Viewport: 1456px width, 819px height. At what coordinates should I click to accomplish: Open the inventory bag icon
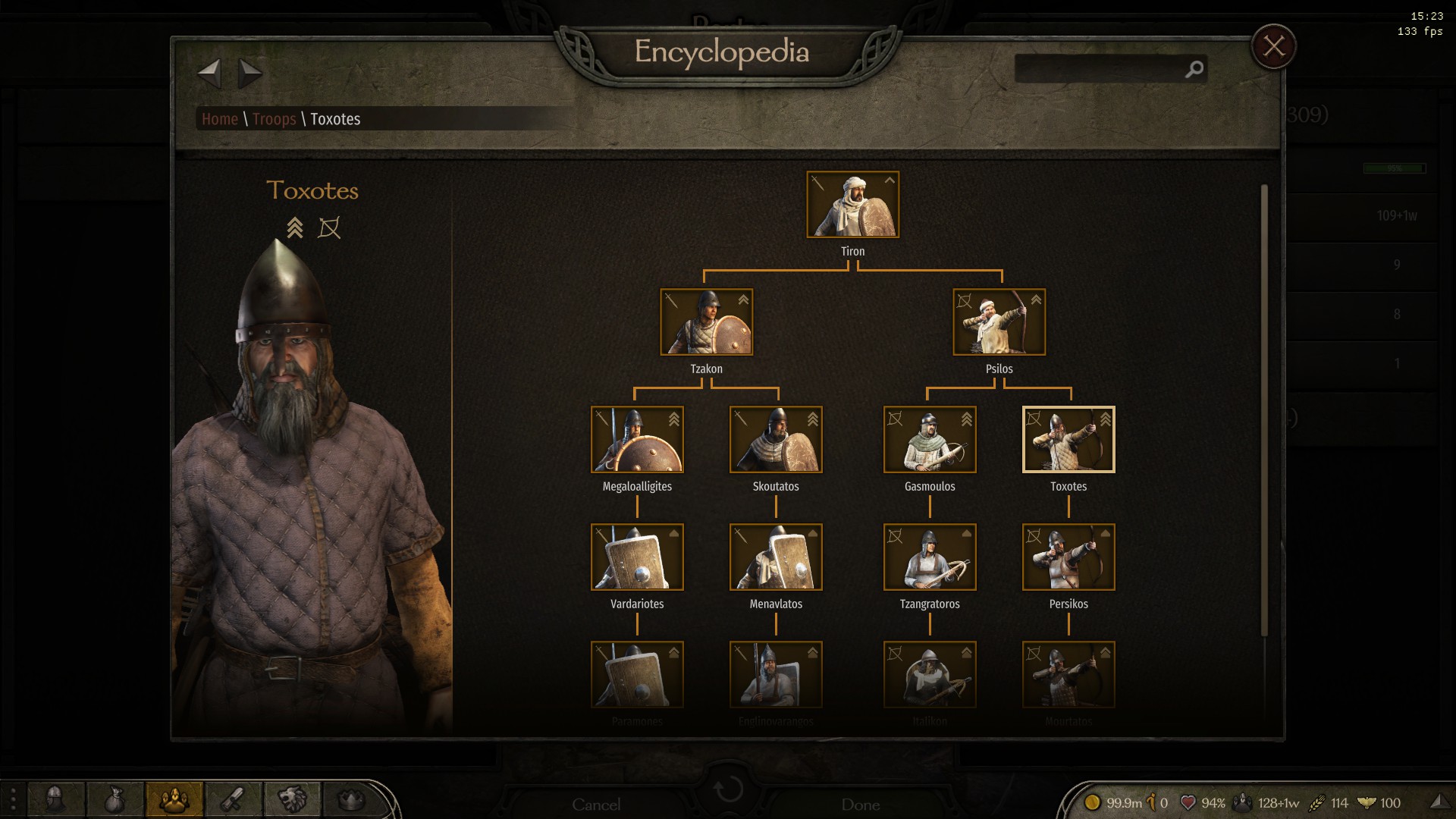coord(115,799)
